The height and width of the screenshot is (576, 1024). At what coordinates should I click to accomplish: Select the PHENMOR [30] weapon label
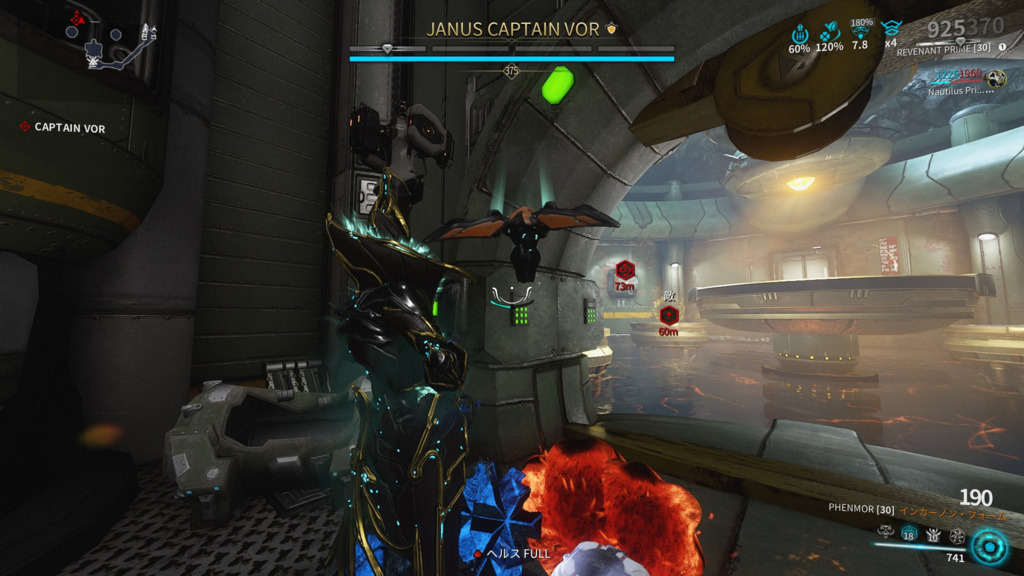coord(861,509)
